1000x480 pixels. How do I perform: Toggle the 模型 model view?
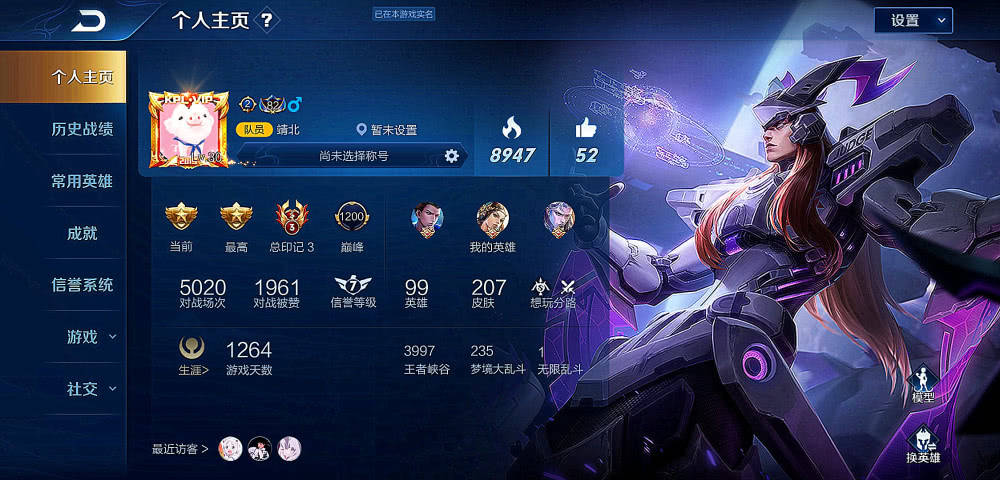click(x=923, y=385)
